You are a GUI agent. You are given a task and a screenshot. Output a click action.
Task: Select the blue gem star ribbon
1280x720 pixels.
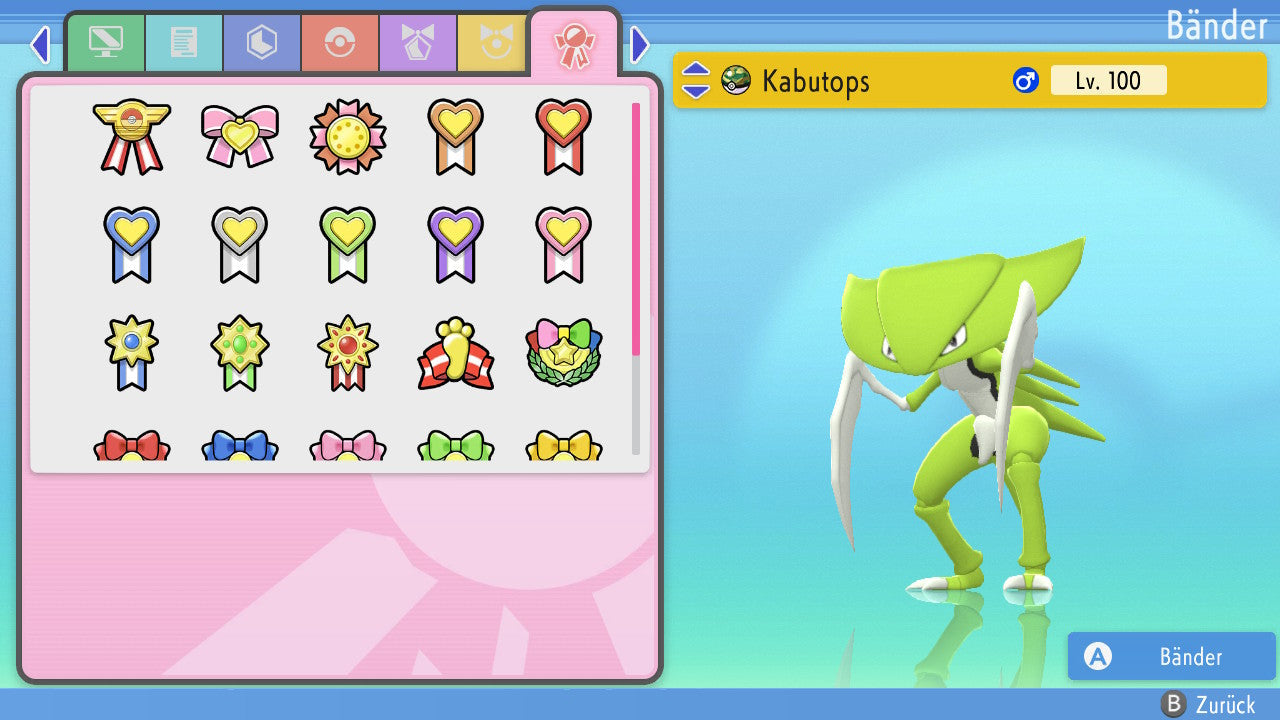pos(132,353)
